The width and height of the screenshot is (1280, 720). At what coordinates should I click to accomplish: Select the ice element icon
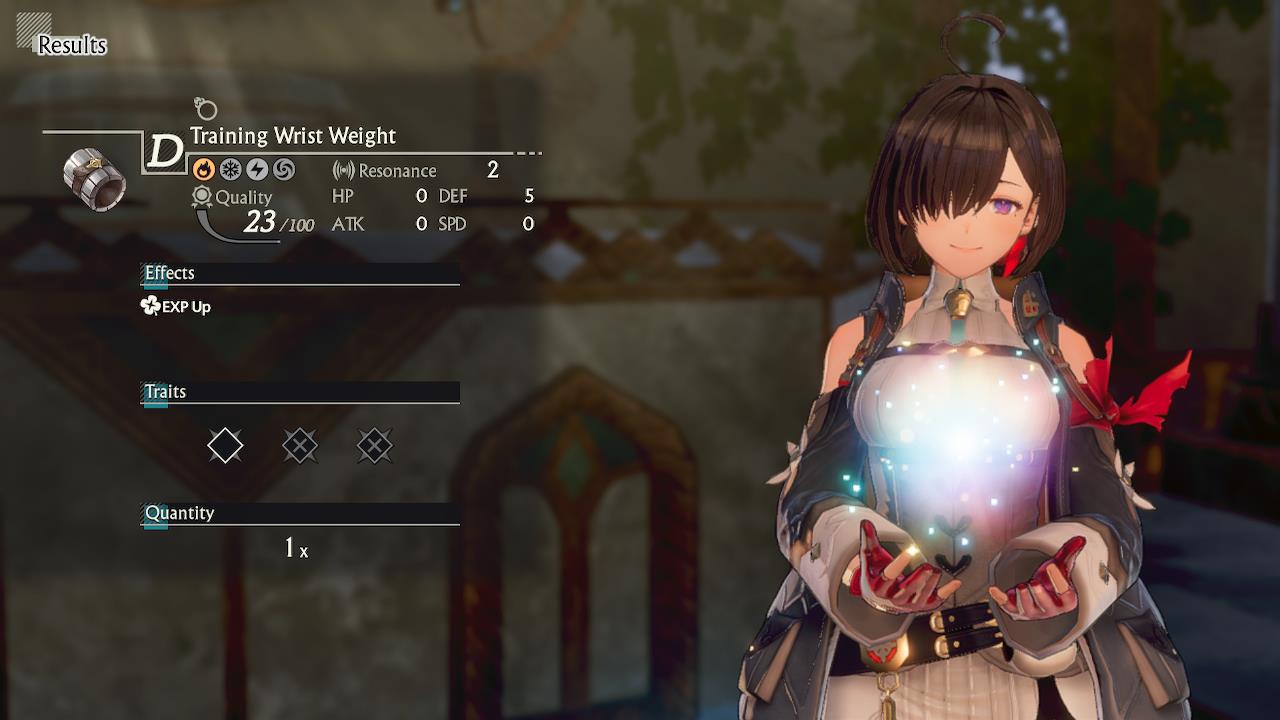coord(231,170)
